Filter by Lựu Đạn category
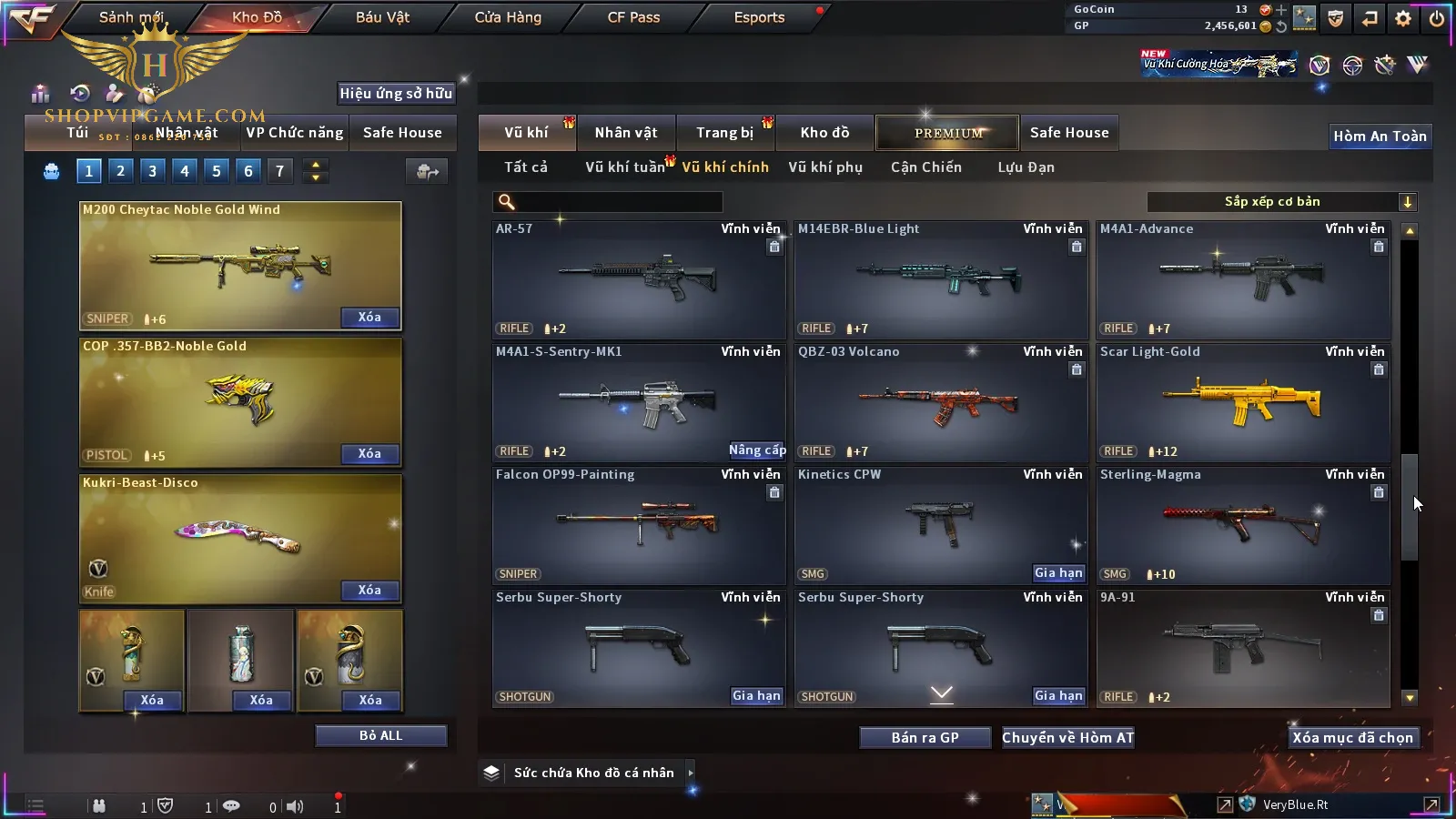 (1026, 167)
